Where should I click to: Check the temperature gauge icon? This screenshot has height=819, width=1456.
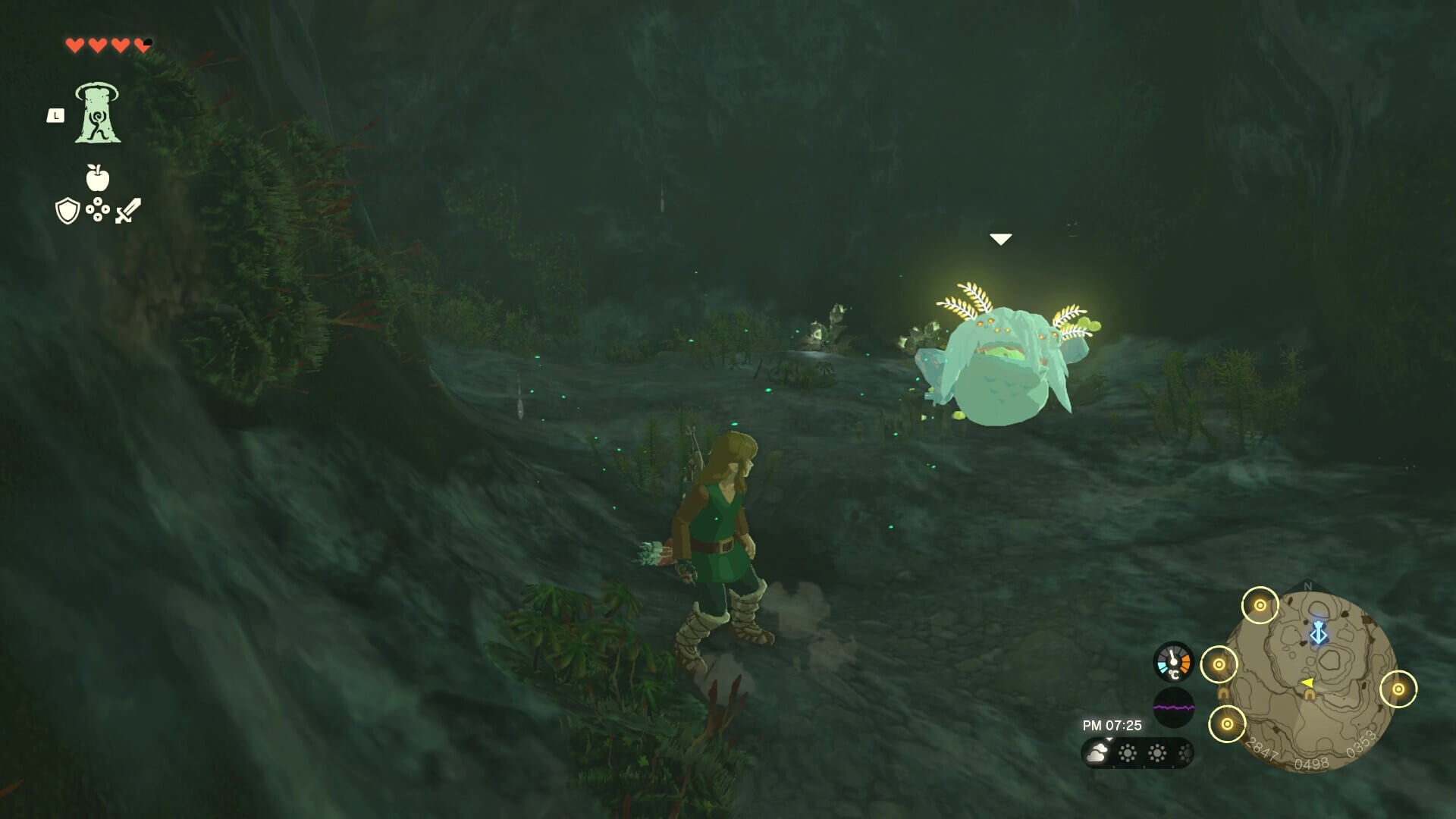coord(1173,662)
